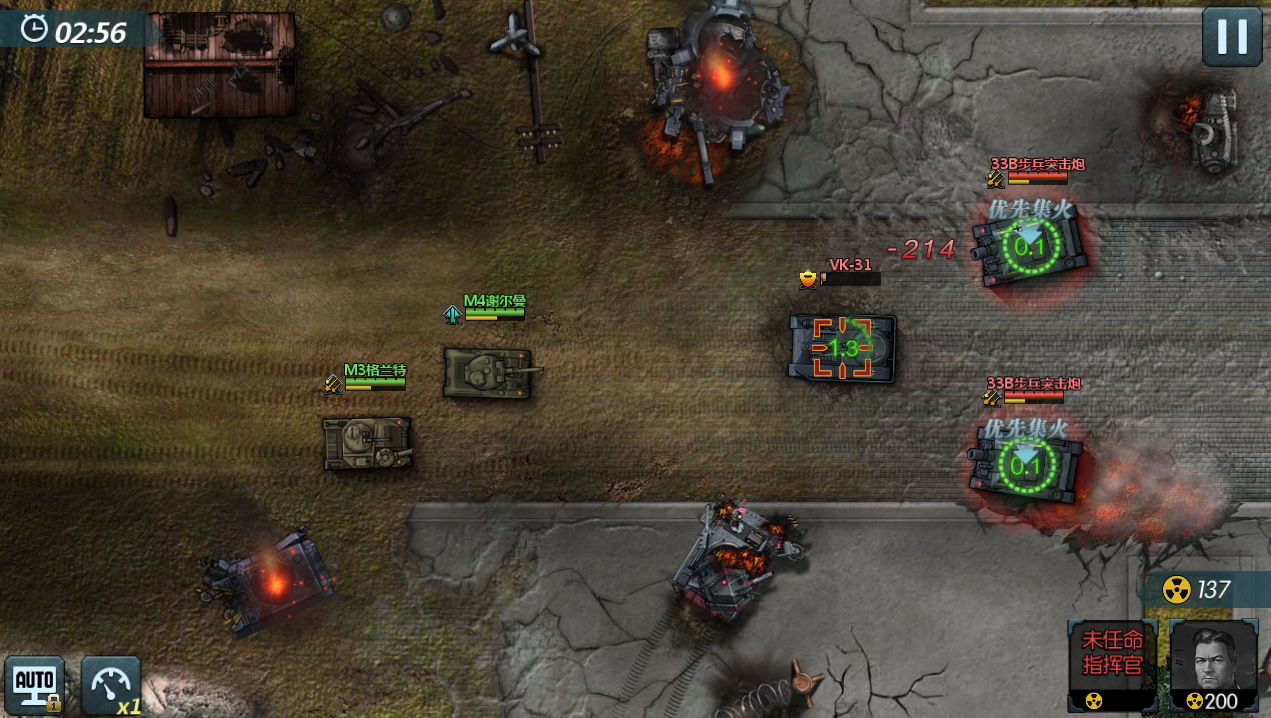Select the M3 Grant tank
This screenshot has width=1271, height=718.
(x=367, y=443)
